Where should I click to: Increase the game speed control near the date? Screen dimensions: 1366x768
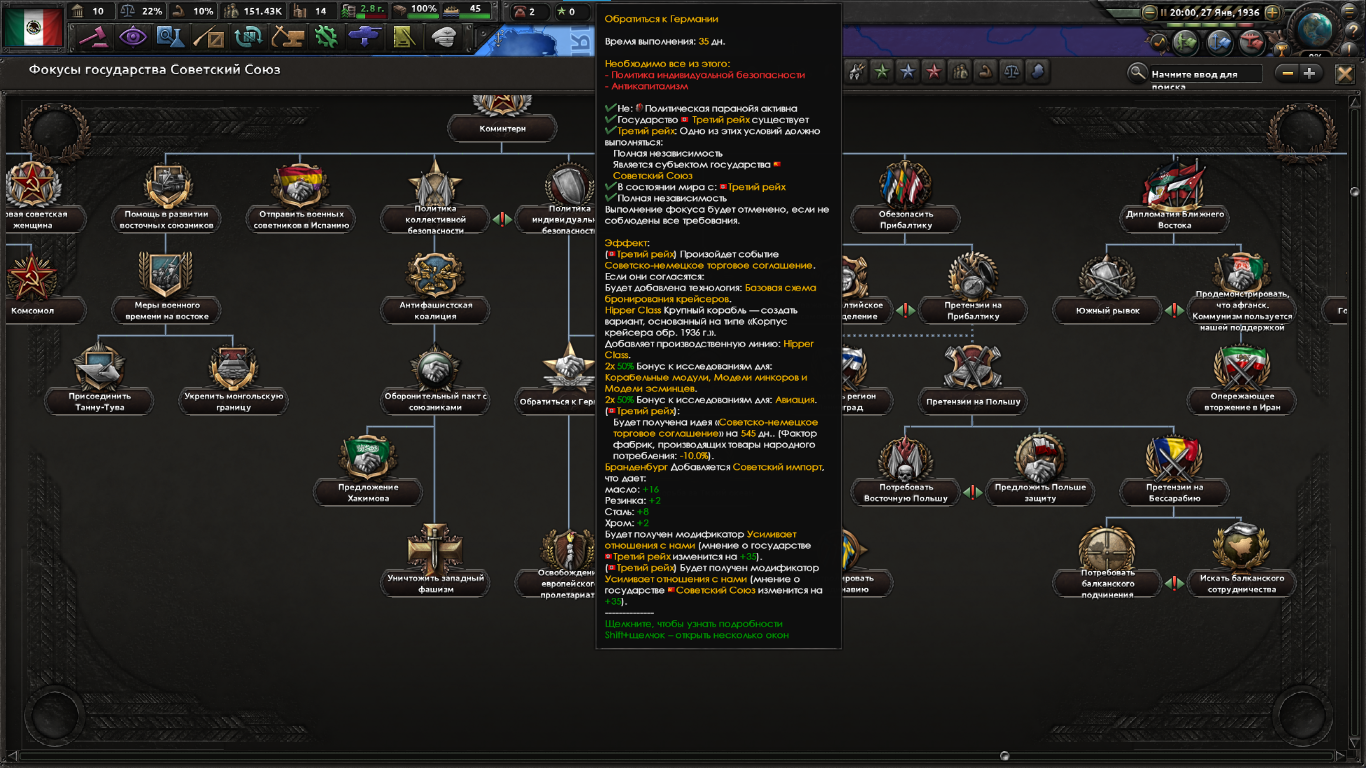click(1272, 12)
